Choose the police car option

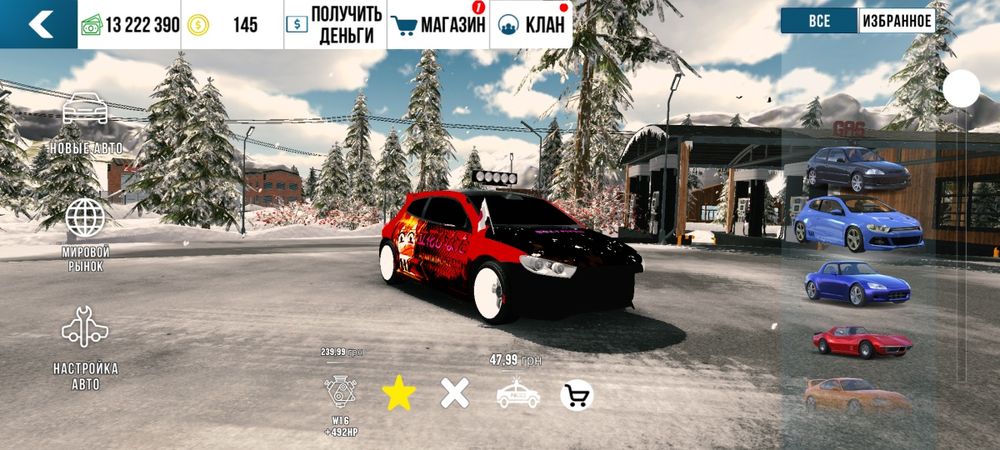coord(518,395)
